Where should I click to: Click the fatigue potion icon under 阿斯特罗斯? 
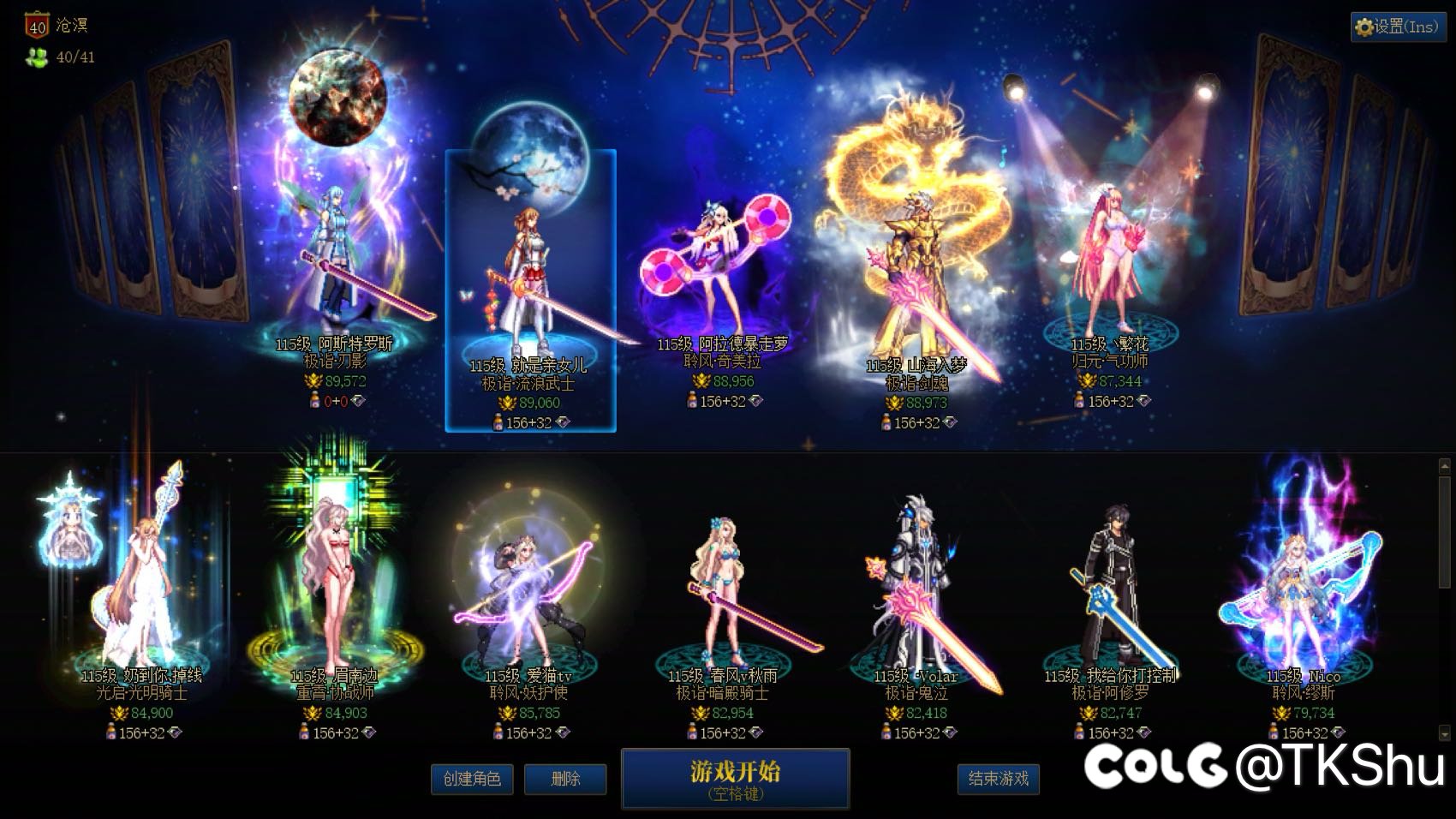pos(314,401)
